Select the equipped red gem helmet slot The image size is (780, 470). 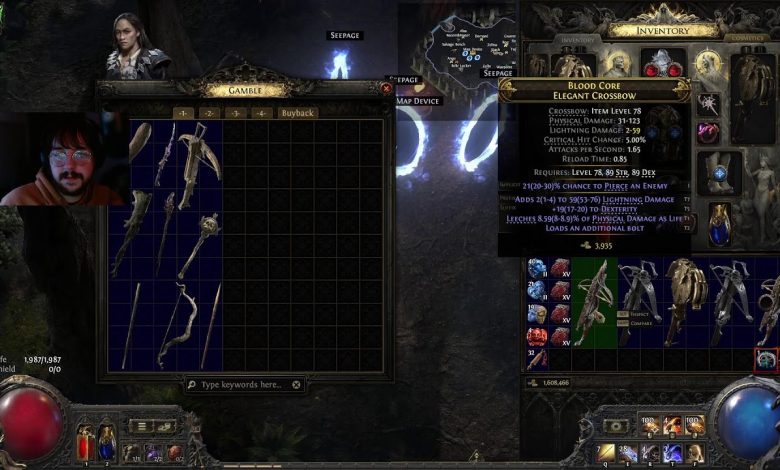click(661, 66)
